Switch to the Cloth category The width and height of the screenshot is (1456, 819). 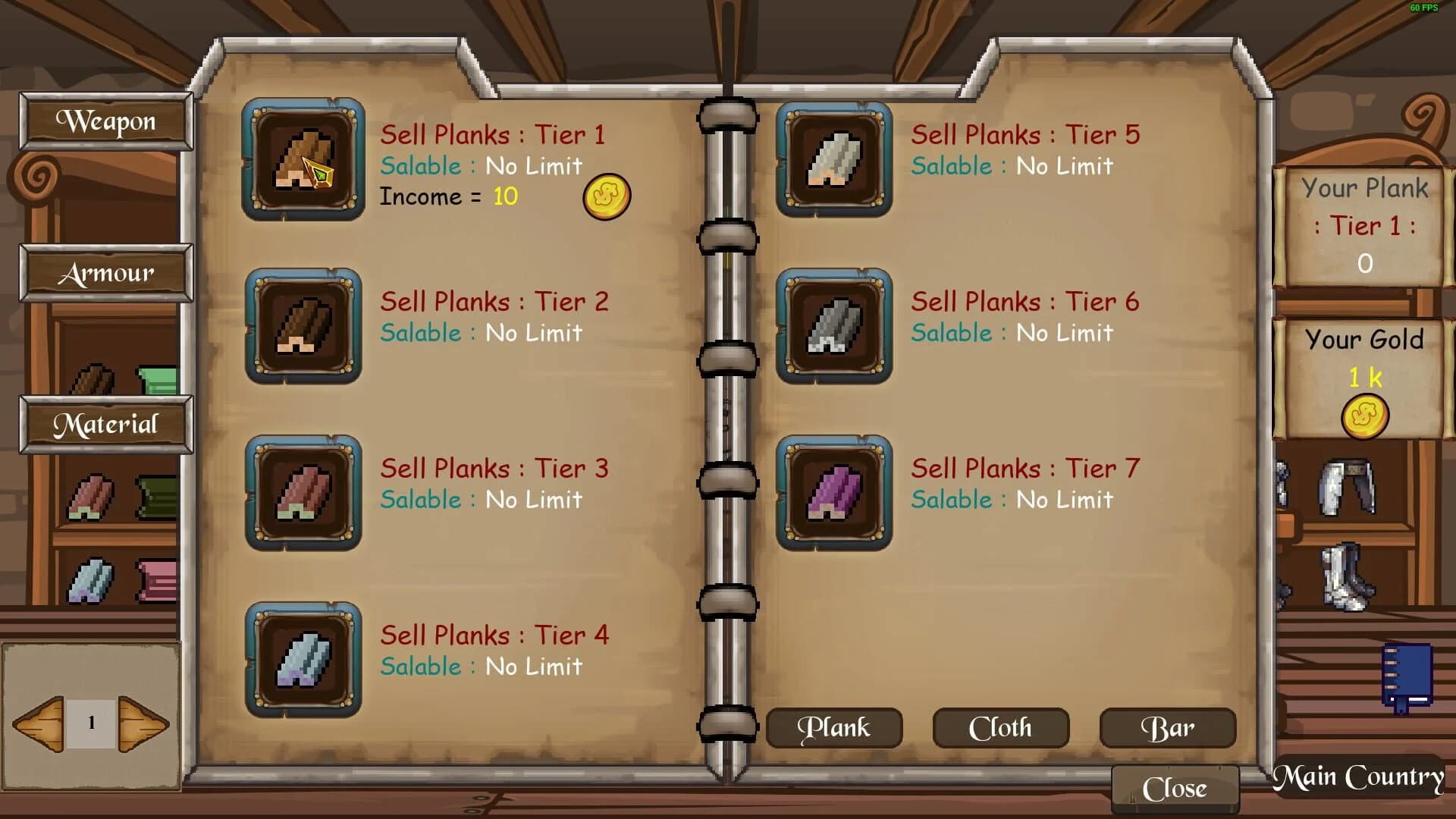pos(1000,727)
